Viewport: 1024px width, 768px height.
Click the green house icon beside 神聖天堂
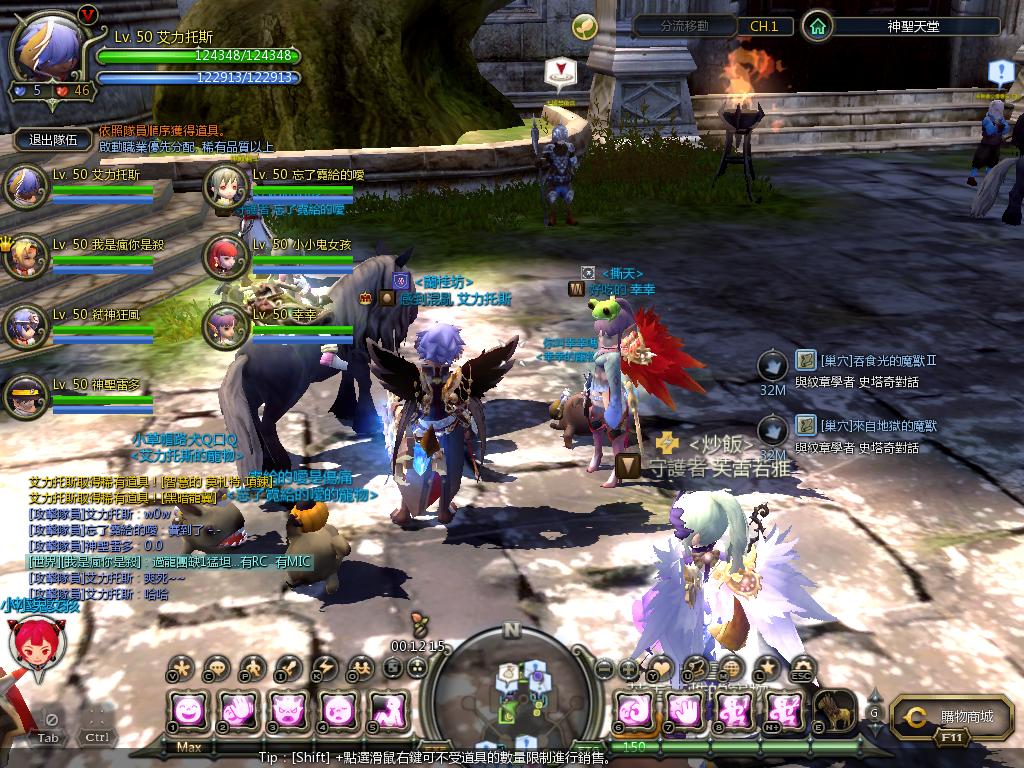point(818,26)
